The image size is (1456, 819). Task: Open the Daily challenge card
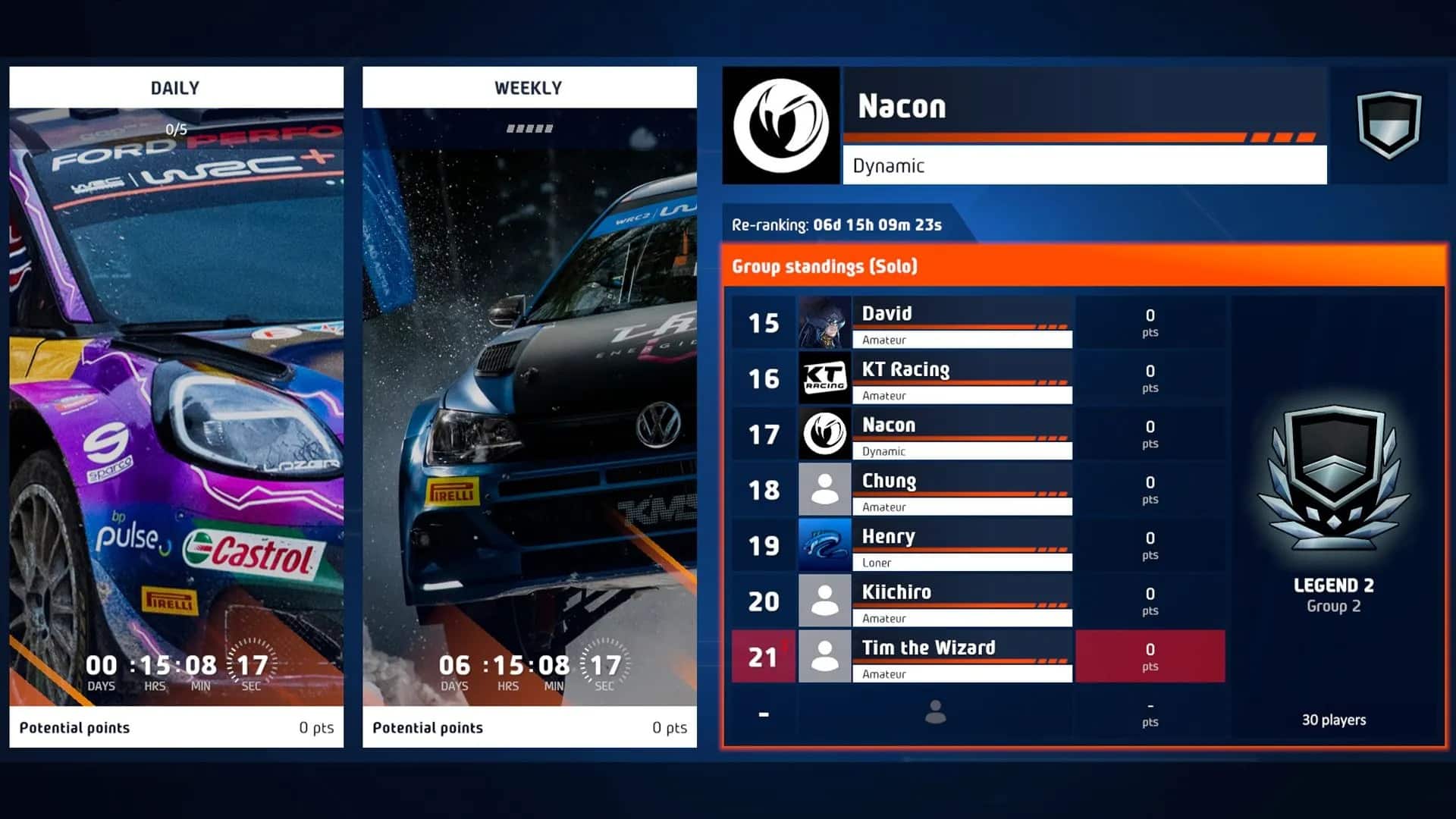pos(176,406)
